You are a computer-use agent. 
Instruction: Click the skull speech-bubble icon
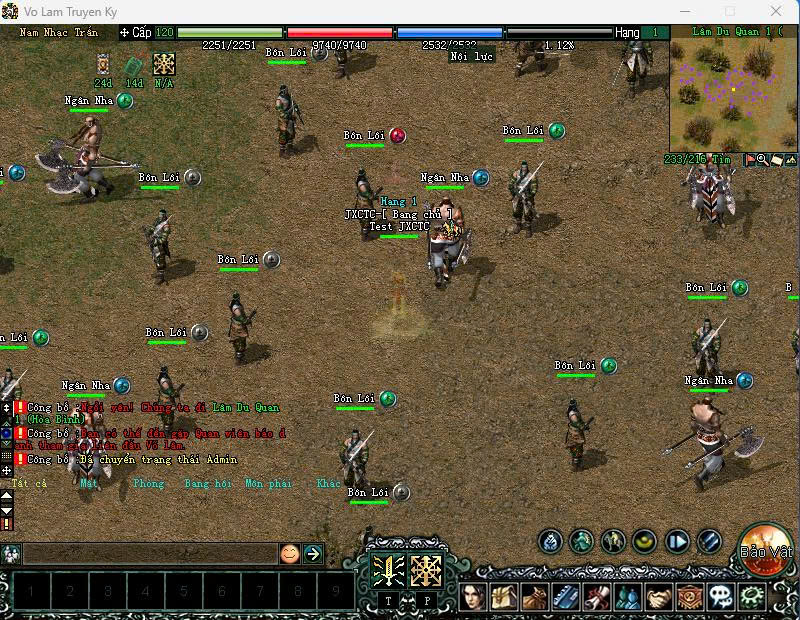pyautogui.click(x=721, y=598)
